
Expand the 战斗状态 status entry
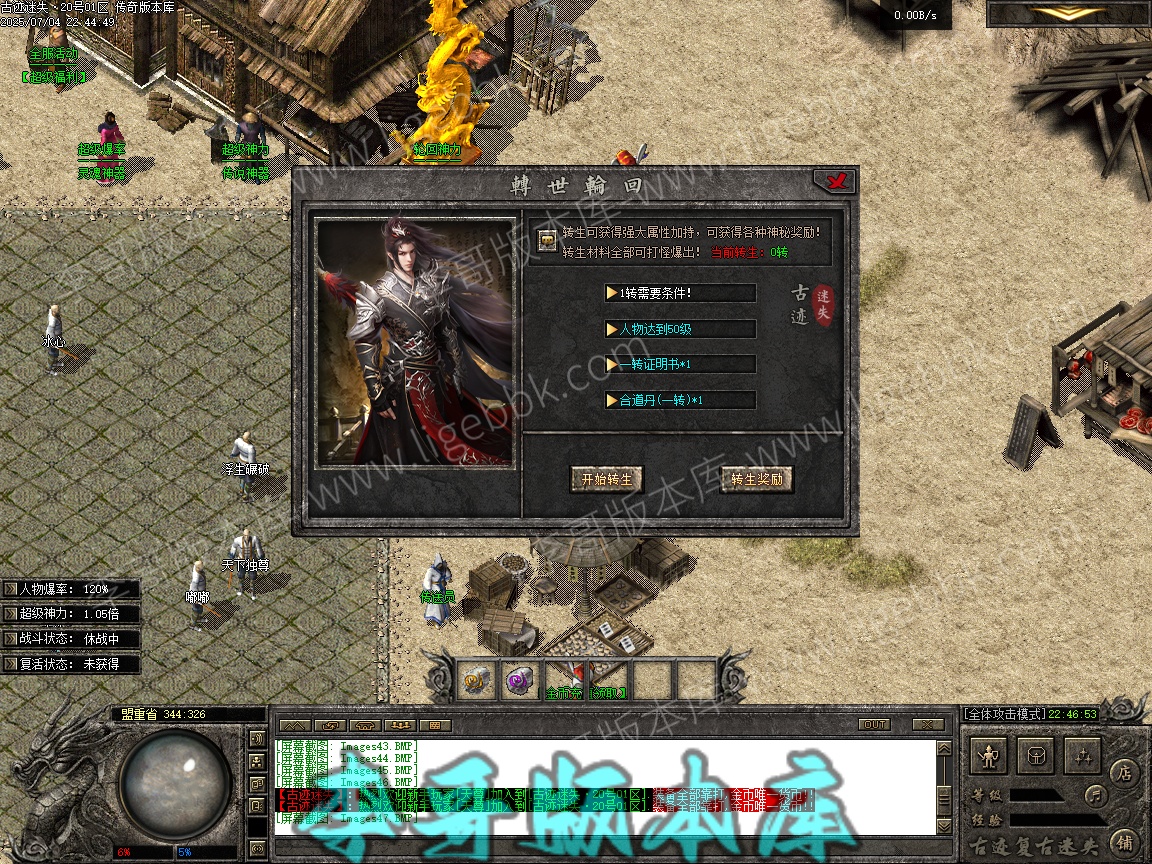(70, 639)
